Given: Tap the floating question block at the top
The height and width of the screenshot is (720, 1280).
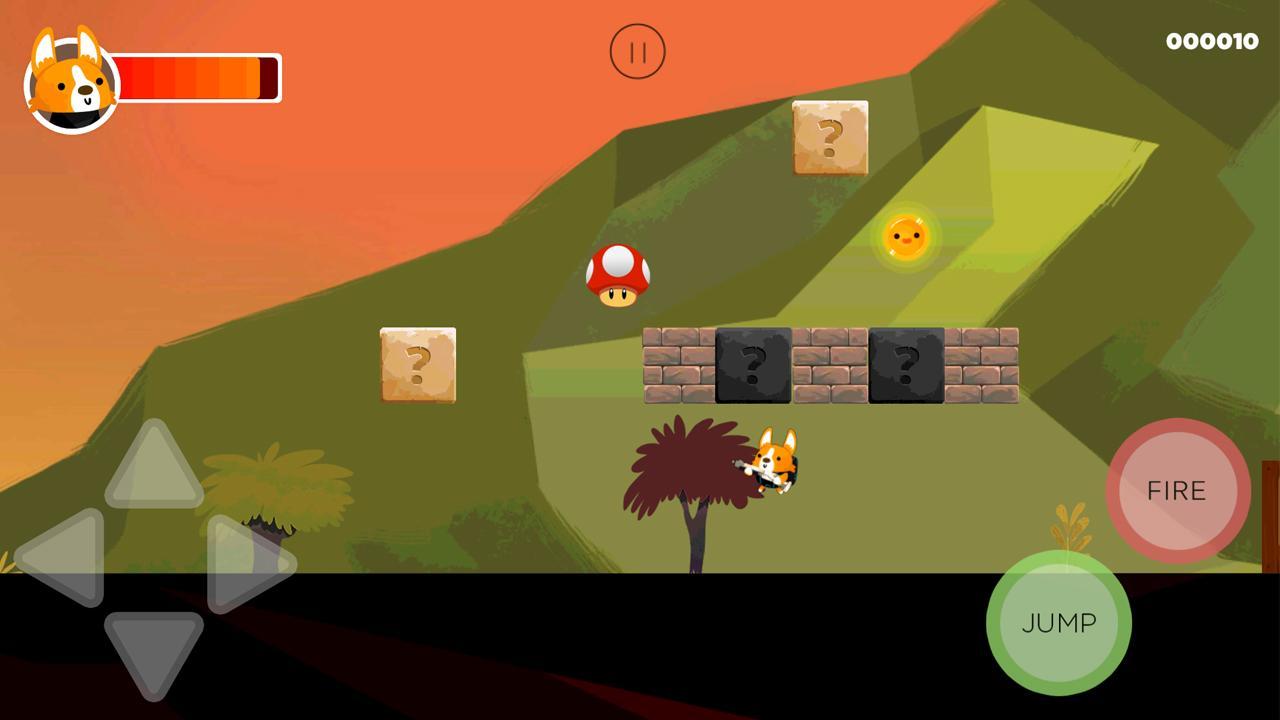Looking at the screenshot, I should tap(831, 140).
